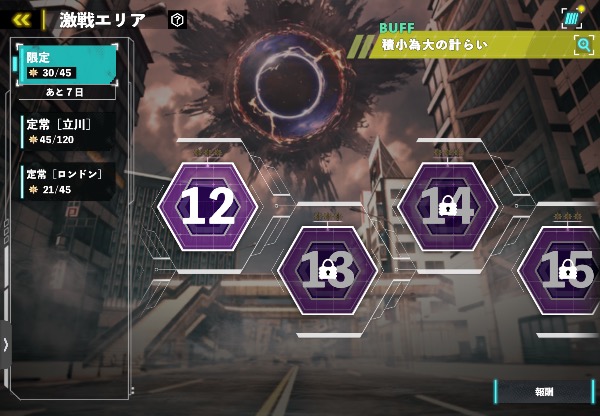Select locked stage 14 hexagon
This screenshot has height=416, width=600.
point(447,206)
